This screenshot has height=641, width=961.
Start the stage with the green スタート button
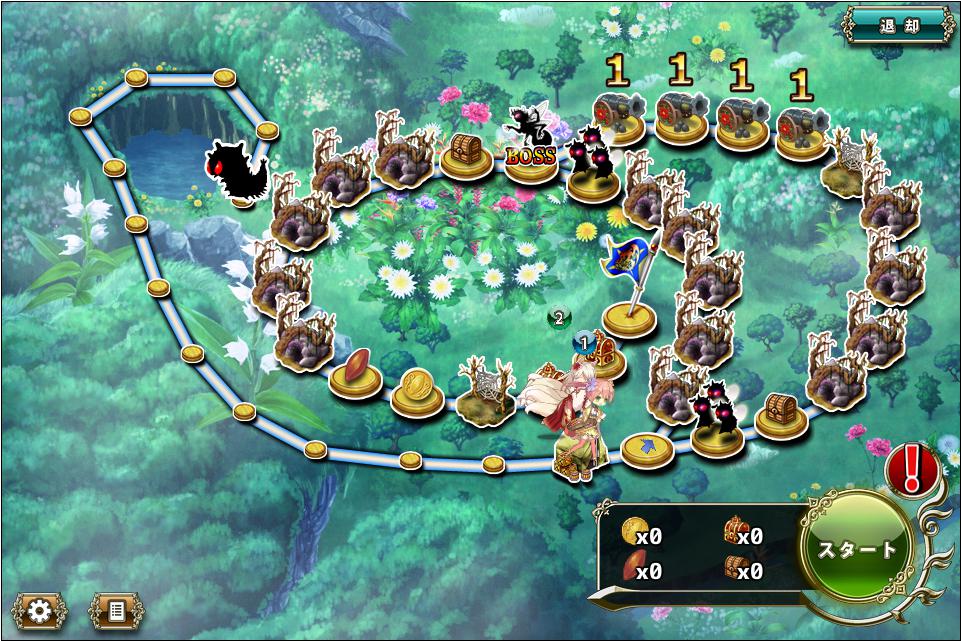point(857,548)
